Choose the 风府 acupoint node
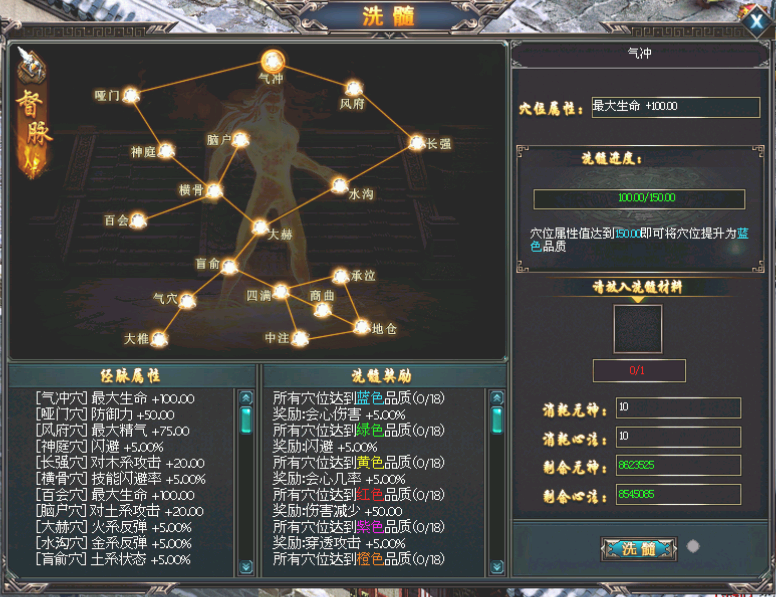 point(353,88)
